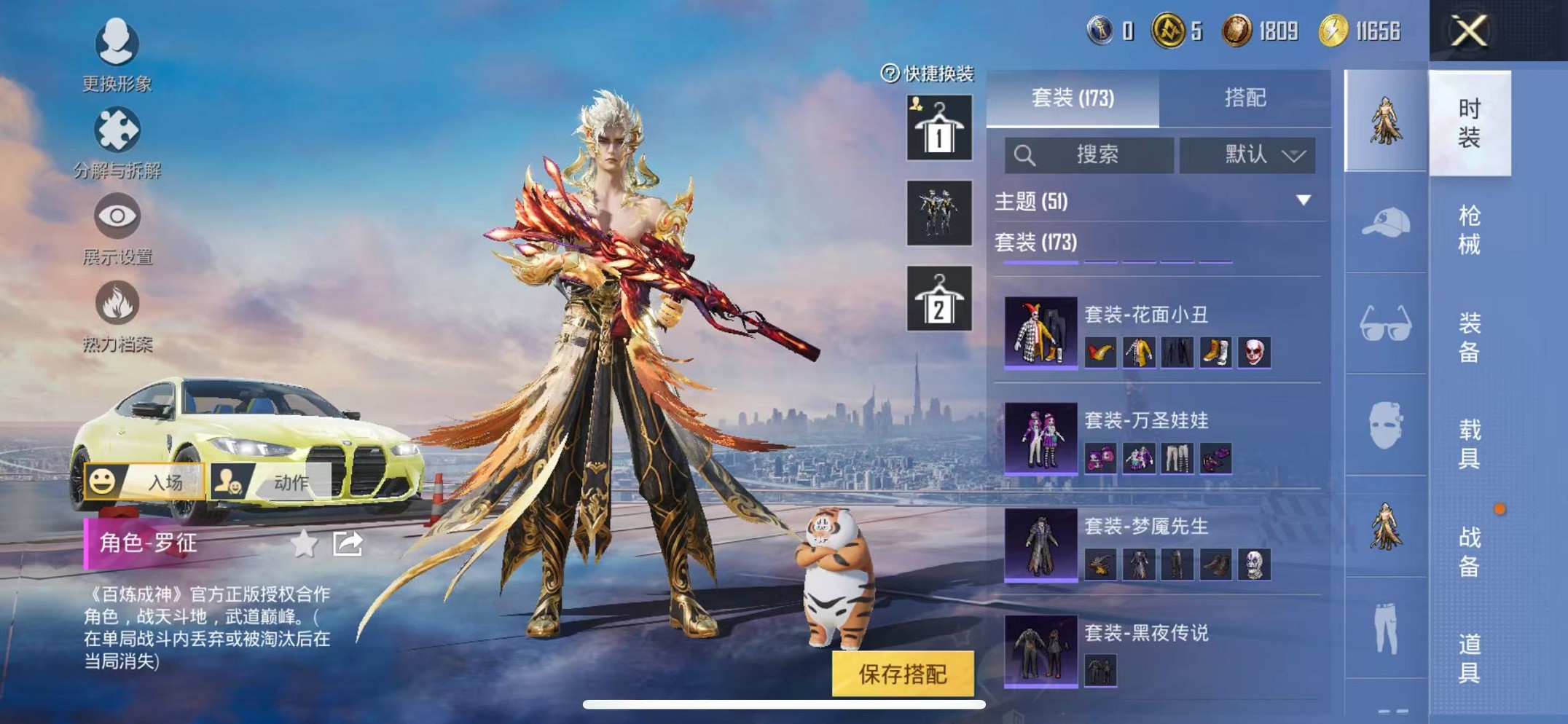Open the 默认 sort dropdown
This screenshot has width=1568, height=724.
1247,154
